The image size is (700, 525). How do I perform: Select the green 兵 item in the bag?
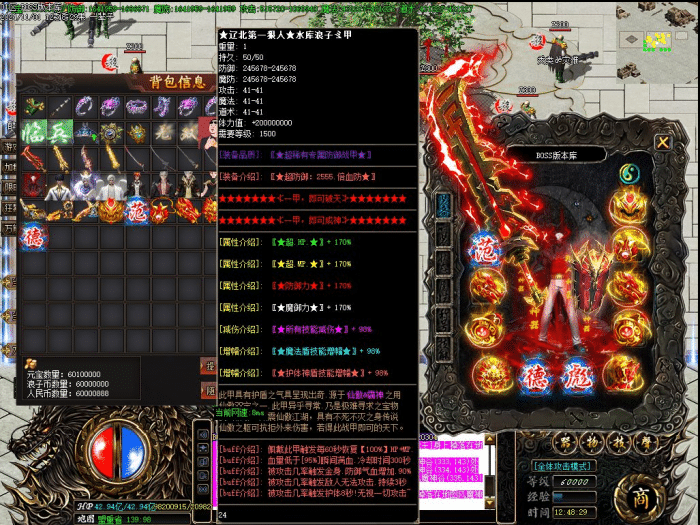(x=60, y=133)
